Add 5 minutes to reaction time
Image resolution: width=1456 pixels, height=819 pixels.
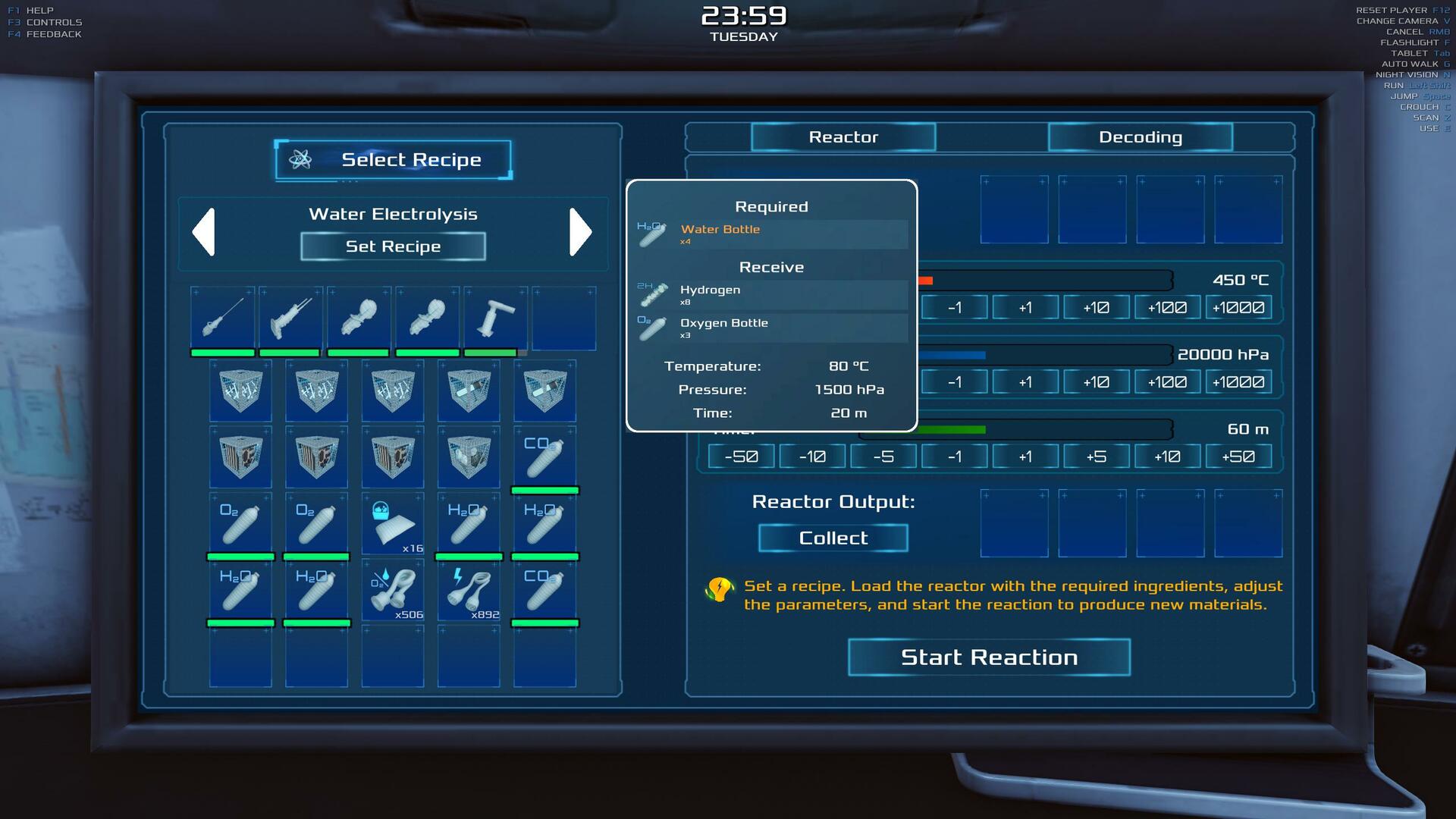pyautogui.click(x=1096, y=457)
